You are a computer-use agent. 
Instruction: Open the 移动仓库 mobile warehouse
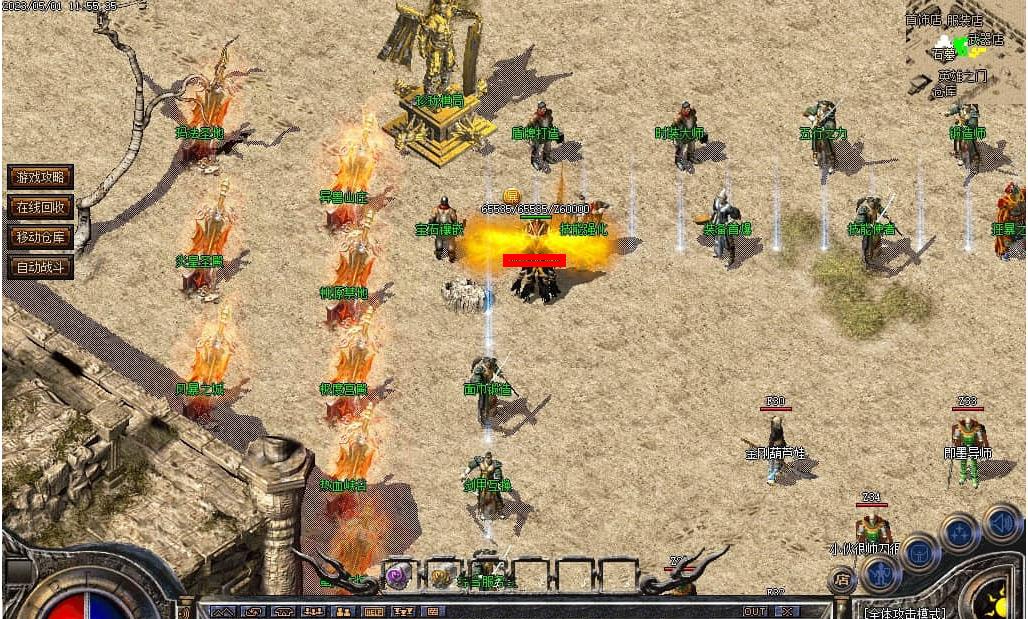(x=40, y=237)
